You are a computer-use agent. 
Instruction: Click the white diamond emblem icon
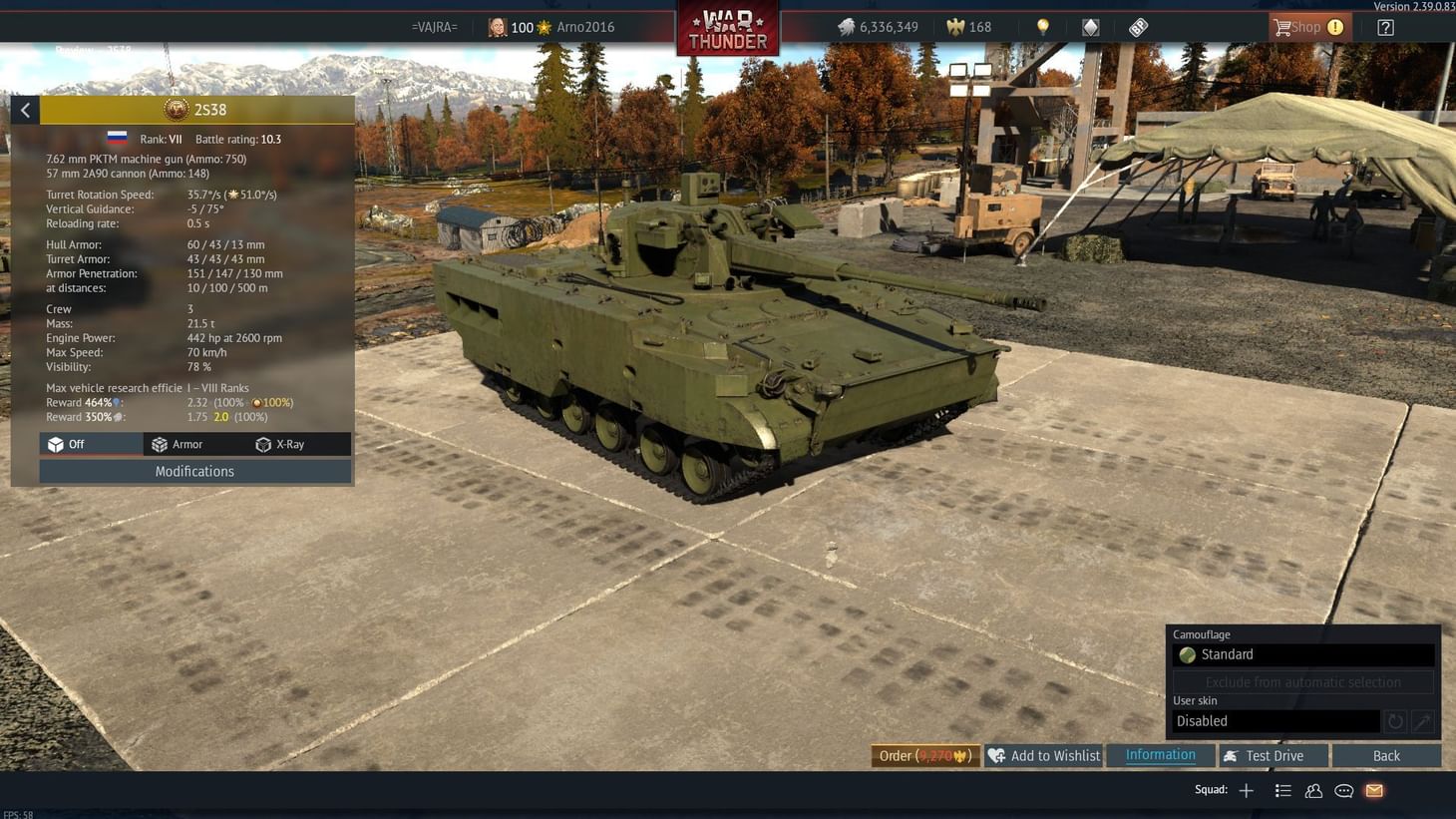point(1089,27)
